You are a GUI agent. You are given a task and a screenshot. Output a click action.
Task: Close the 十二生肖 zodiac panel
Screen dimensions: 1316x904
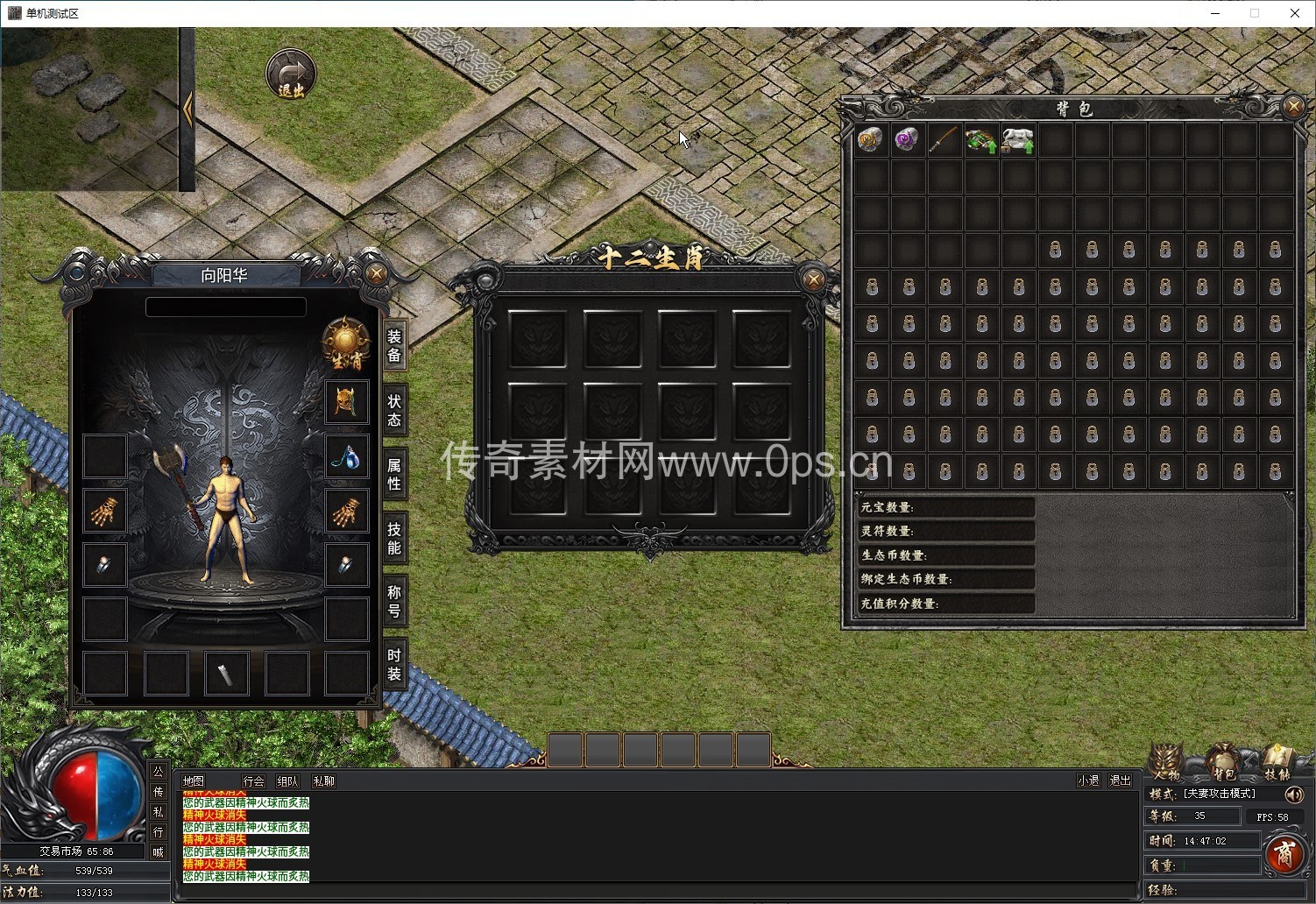[x=813, y=279]
